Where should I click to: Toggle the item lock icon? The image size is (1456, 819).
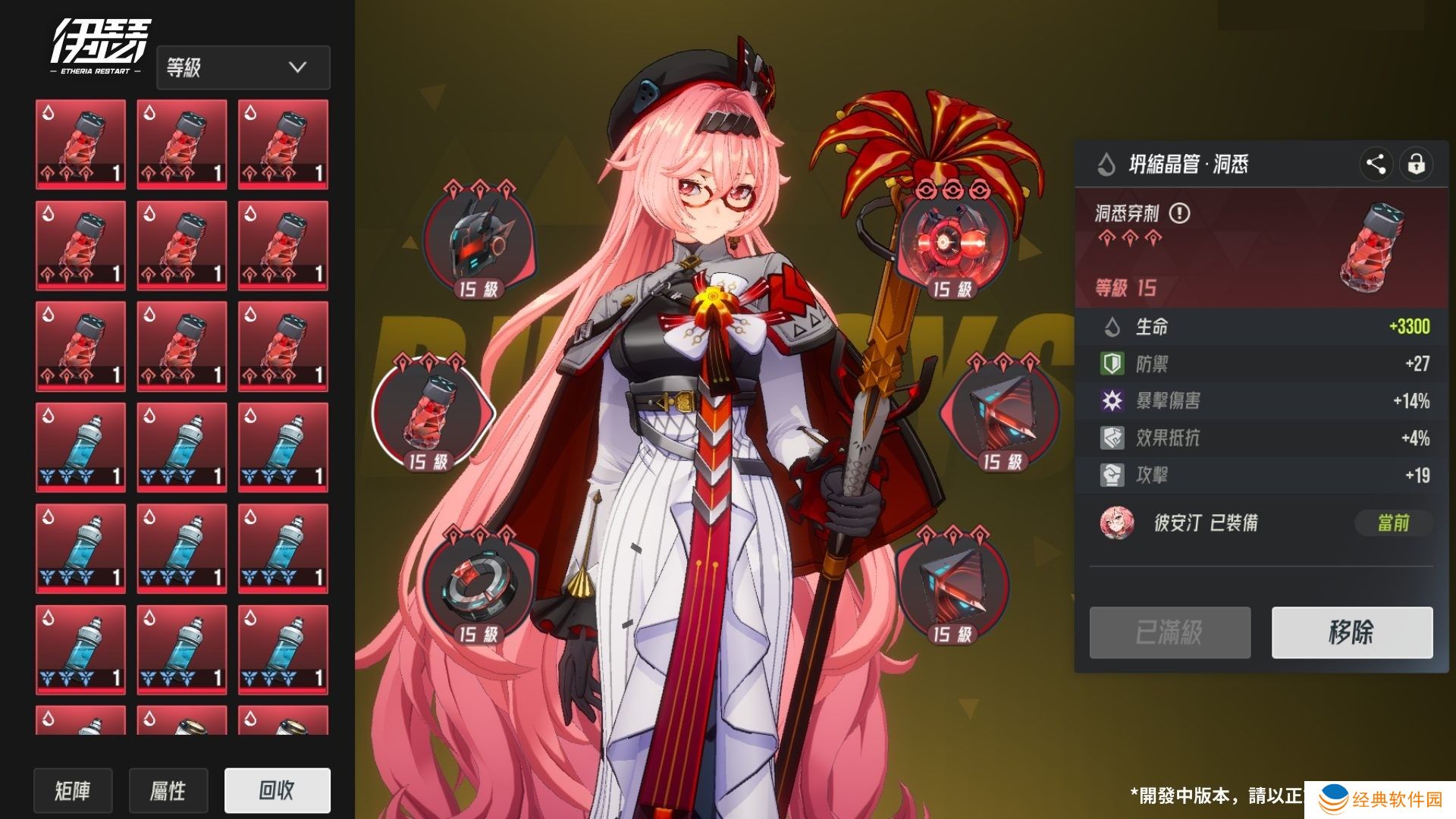pos(1416,164)
